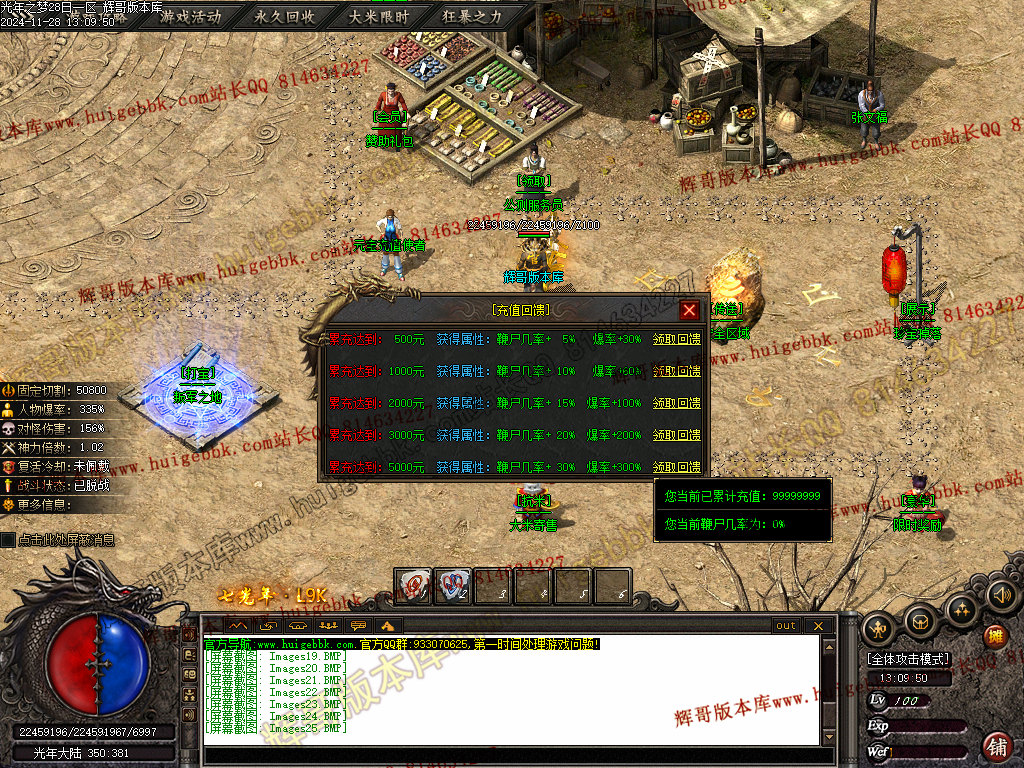Open the 大米限时 limited-time menu
Viewport: 1024px width, 768px height.
coord(379,17)
